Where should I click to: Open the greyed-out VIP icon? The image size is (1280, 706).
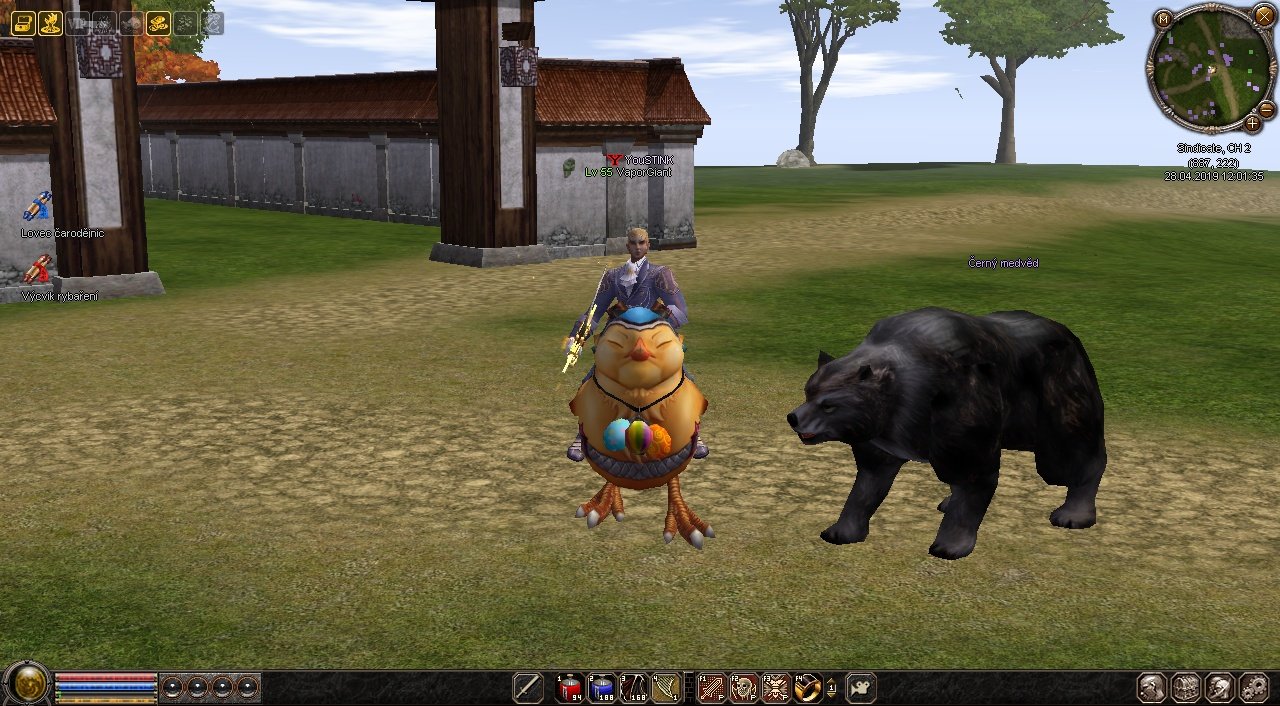pos(77,23)
